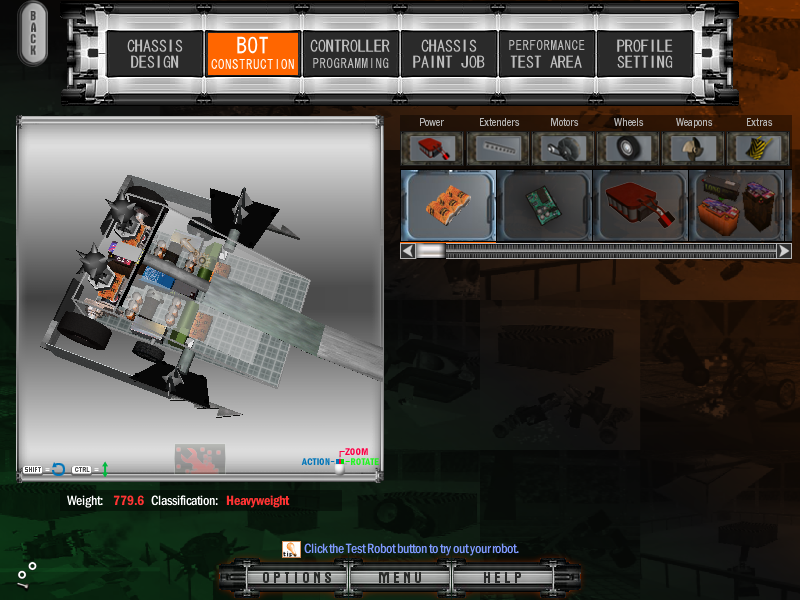Open the Chassis Paint Job tab
The height and width of the screenshot is (600, 800).
point(448,54)
